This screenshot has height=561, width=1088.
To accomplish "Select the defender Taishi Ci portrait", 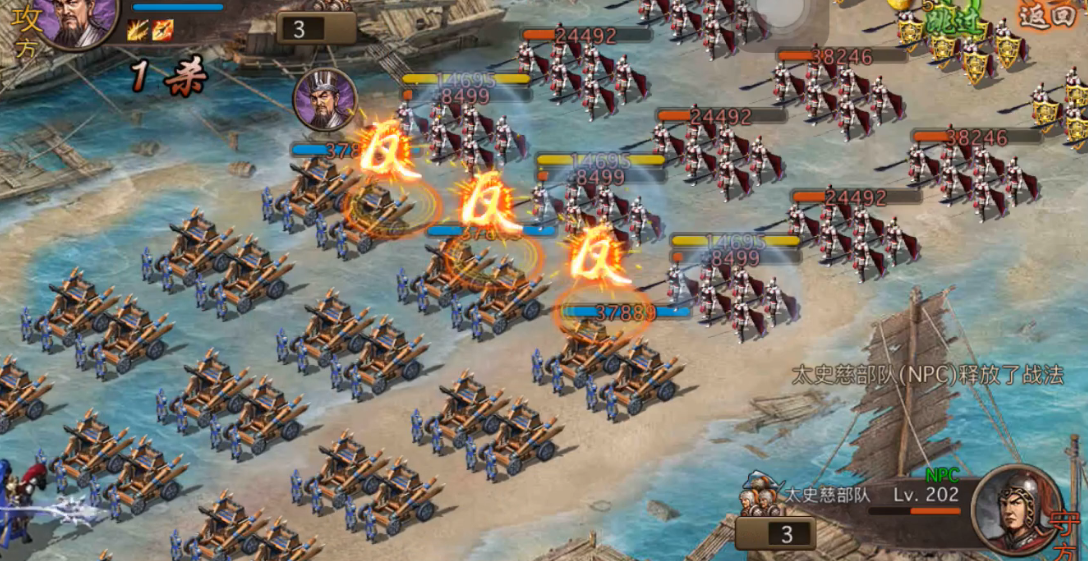I will point(1016,509).
